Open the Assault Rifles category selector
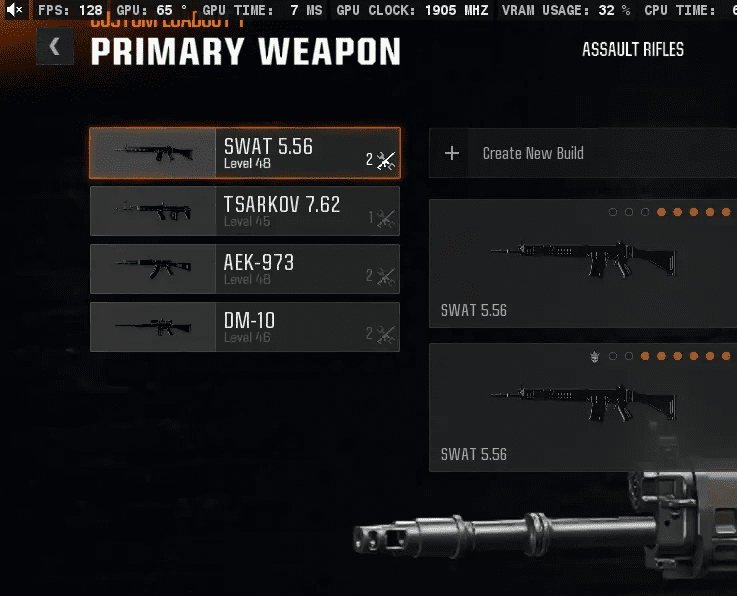The width and height of the screenshot is (737, 596). tap(632, 50)
